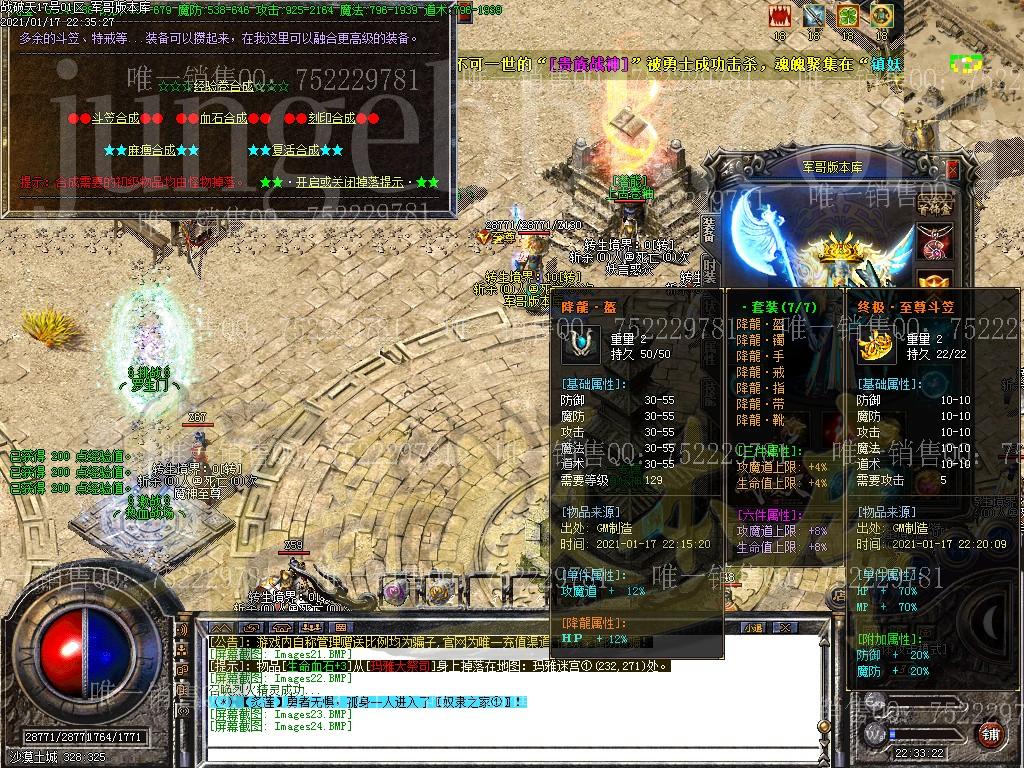Choose 斗笠合成 in the NPC dialog

point(115,118)
